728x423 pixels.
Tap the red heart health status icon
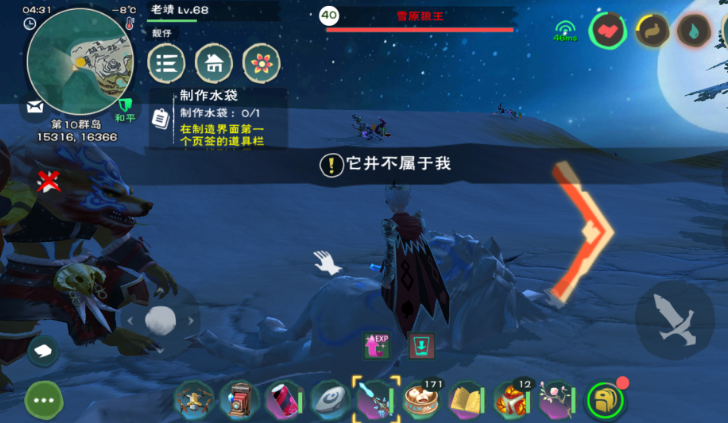pyautogui.click(x=606, y=30)
